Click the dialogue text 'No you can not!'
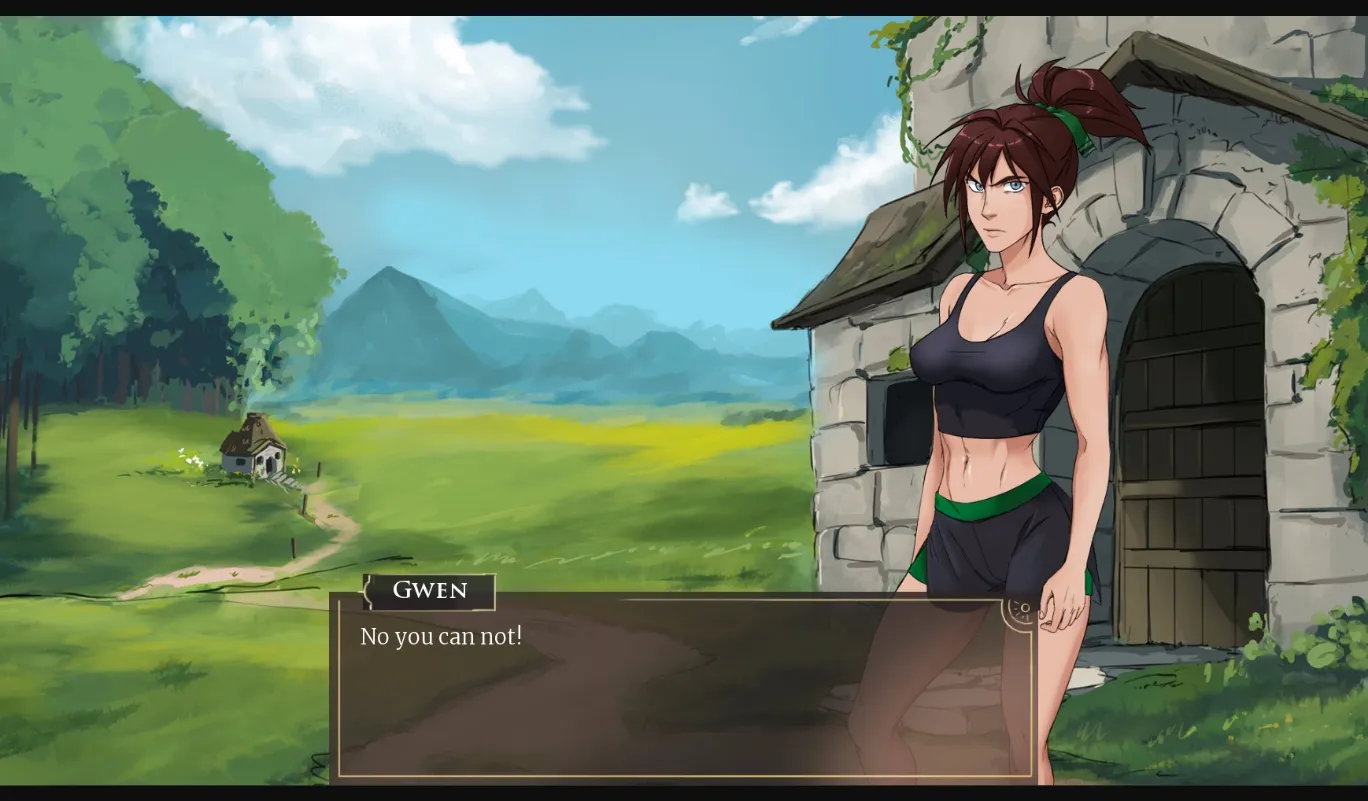Image resolution: width=1368 pixels, height=801 pixels. [440, 635]
